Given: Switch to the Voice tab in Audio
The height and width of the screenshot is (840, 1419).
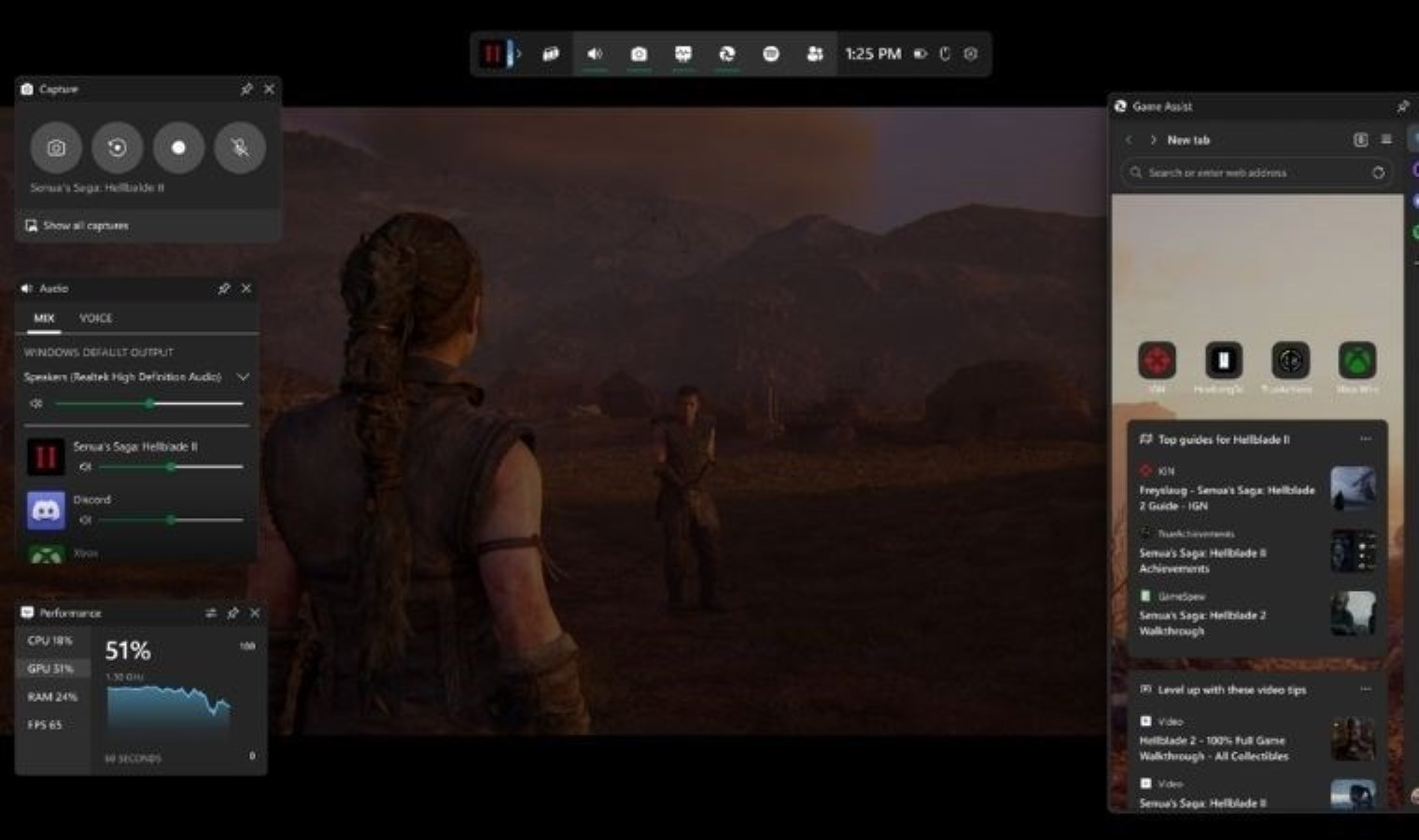Looking at the screenshot, I should (x=95, y=318).
